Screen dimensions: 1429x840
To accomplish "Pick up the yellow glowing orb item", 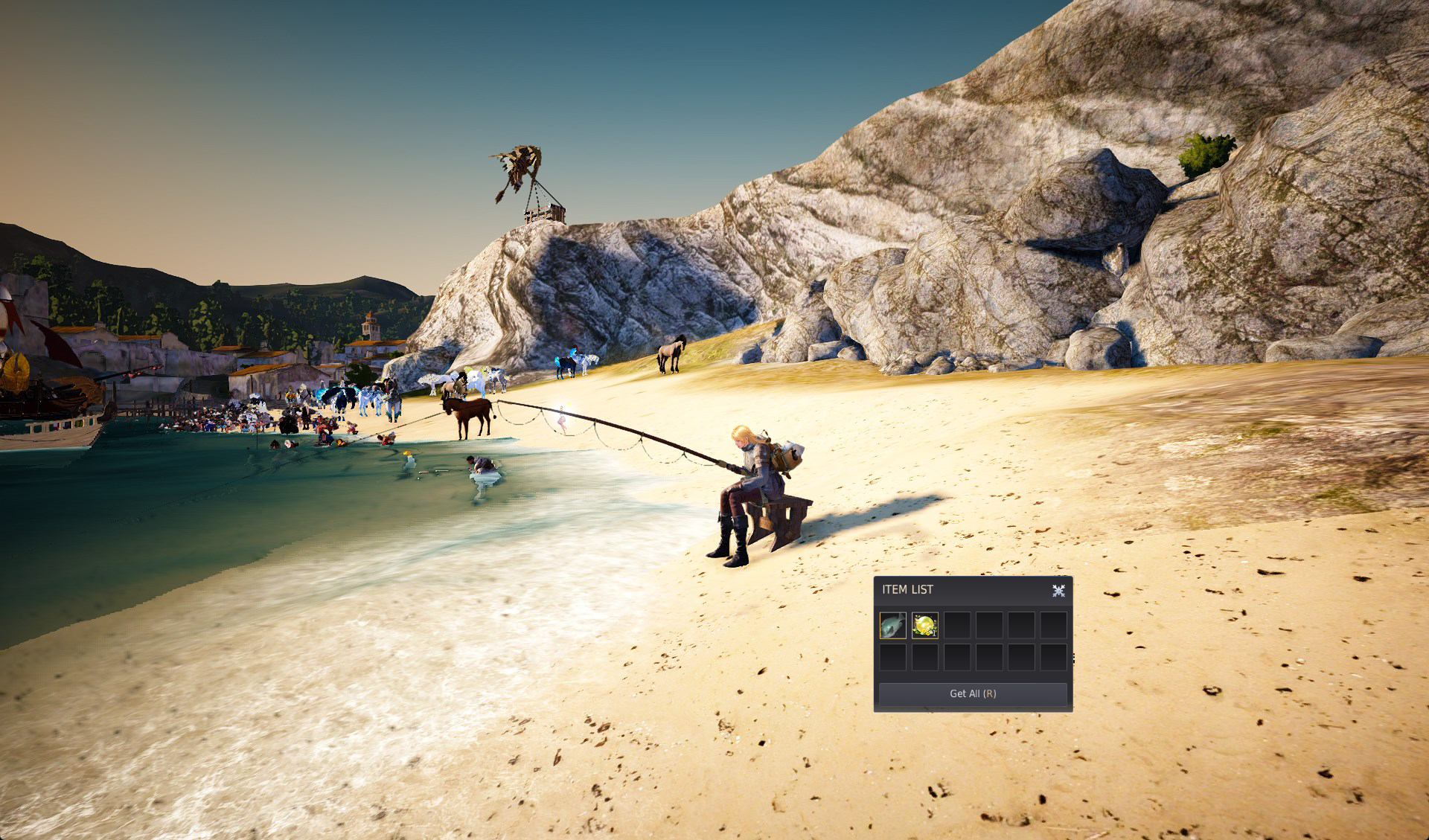I will [925, 626].
